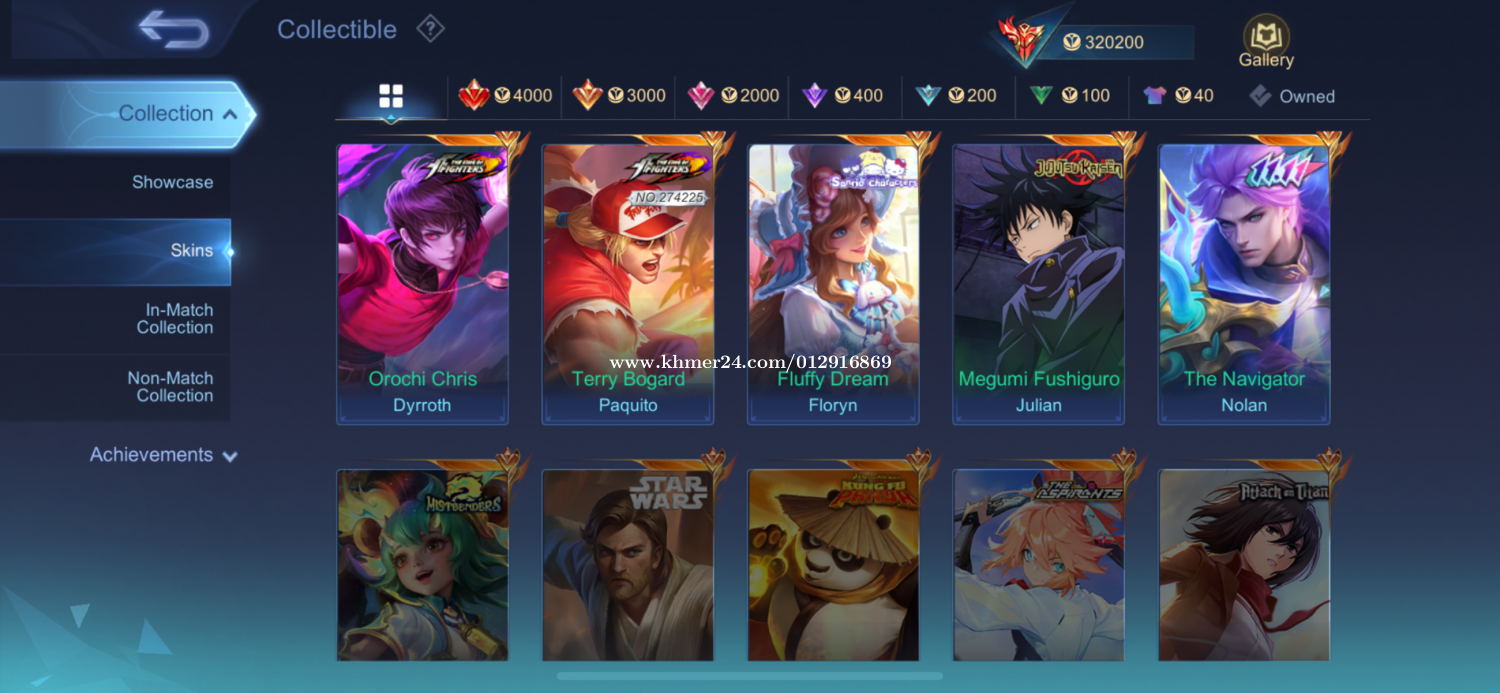Open the Showcase page
Screen dimensions: 1500x693
pyautogui.click(x=172, y=182)
